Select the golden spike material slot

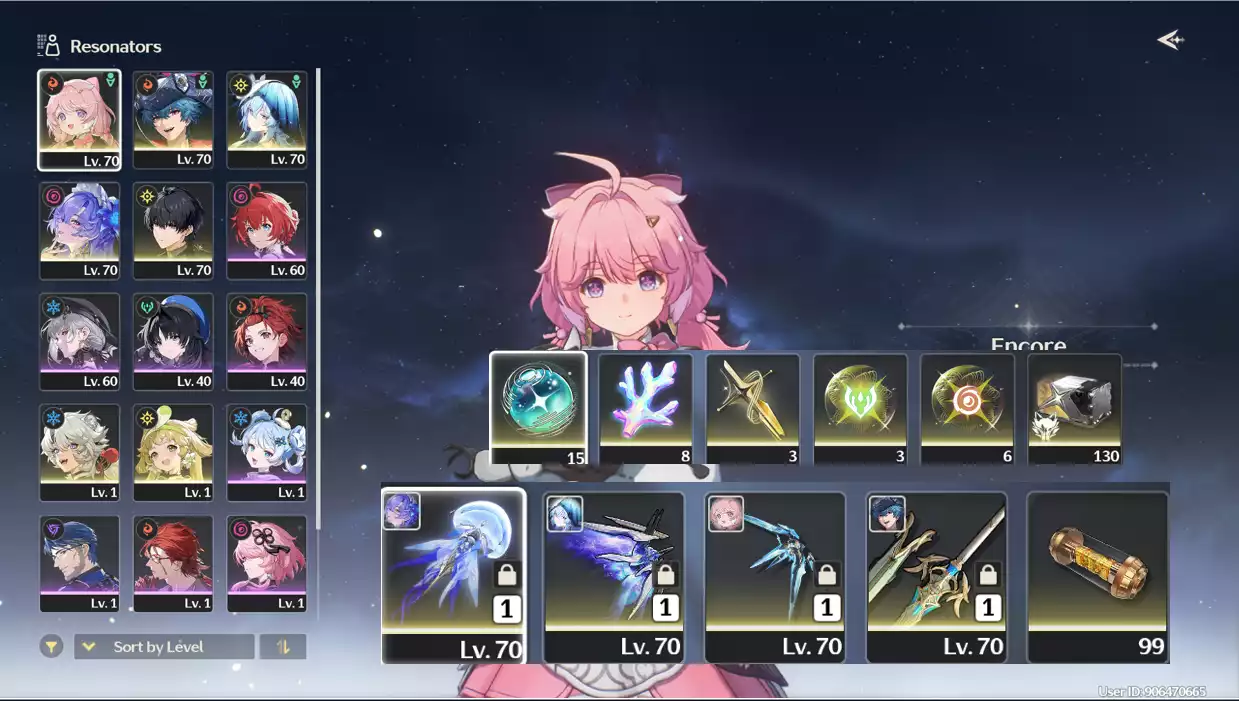(x=752, y=408)
